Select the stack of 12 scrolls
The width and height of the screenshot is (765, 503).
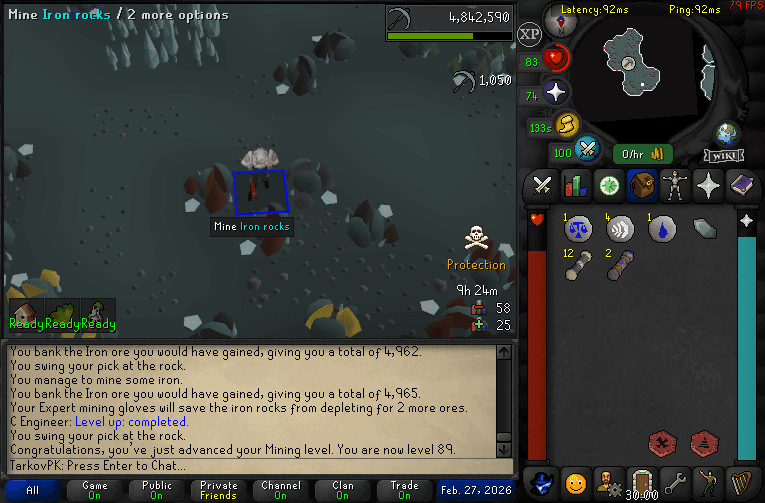577,265
